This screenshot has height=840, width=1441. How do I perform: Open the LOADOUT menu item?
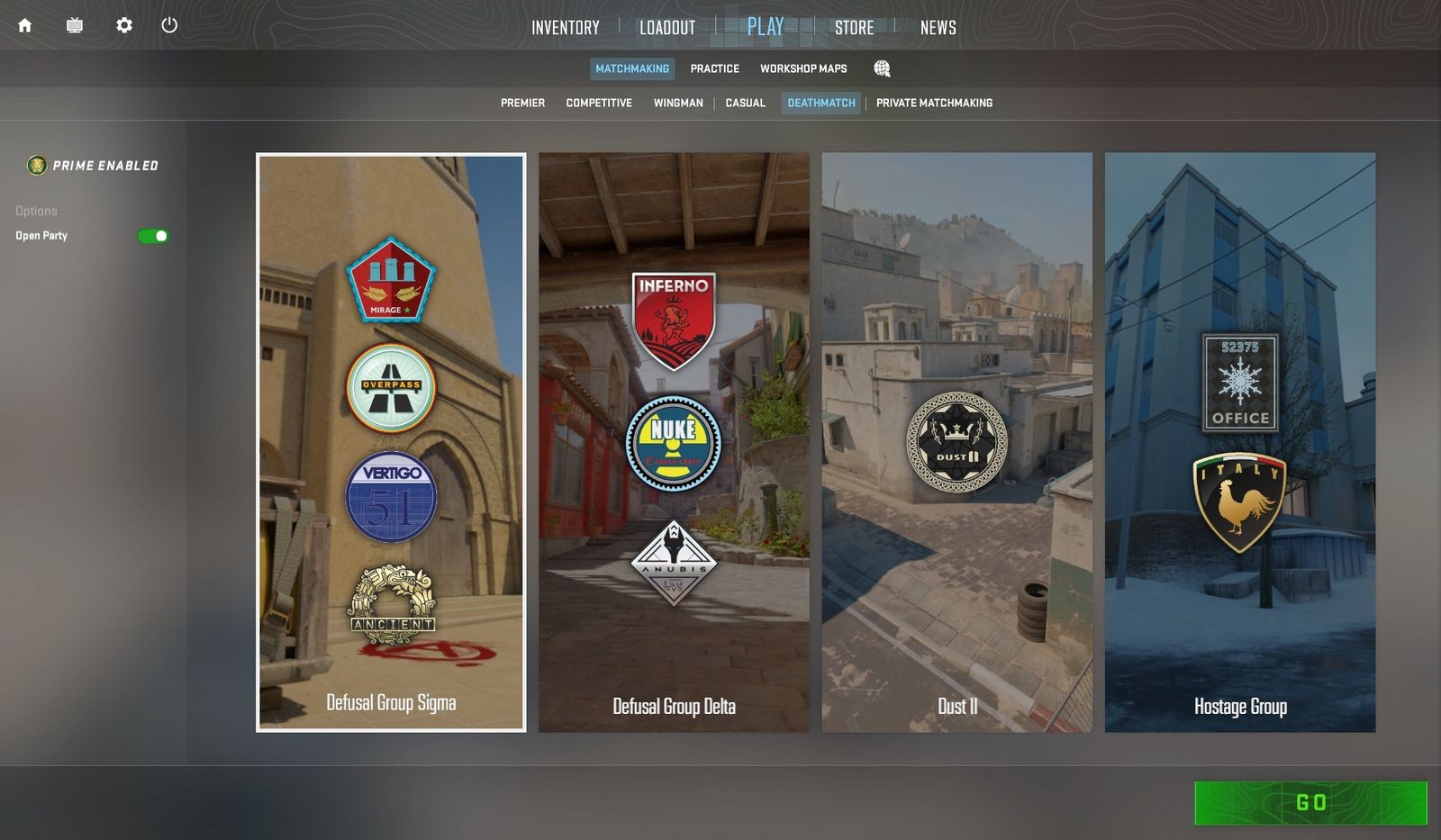(666, 27)
